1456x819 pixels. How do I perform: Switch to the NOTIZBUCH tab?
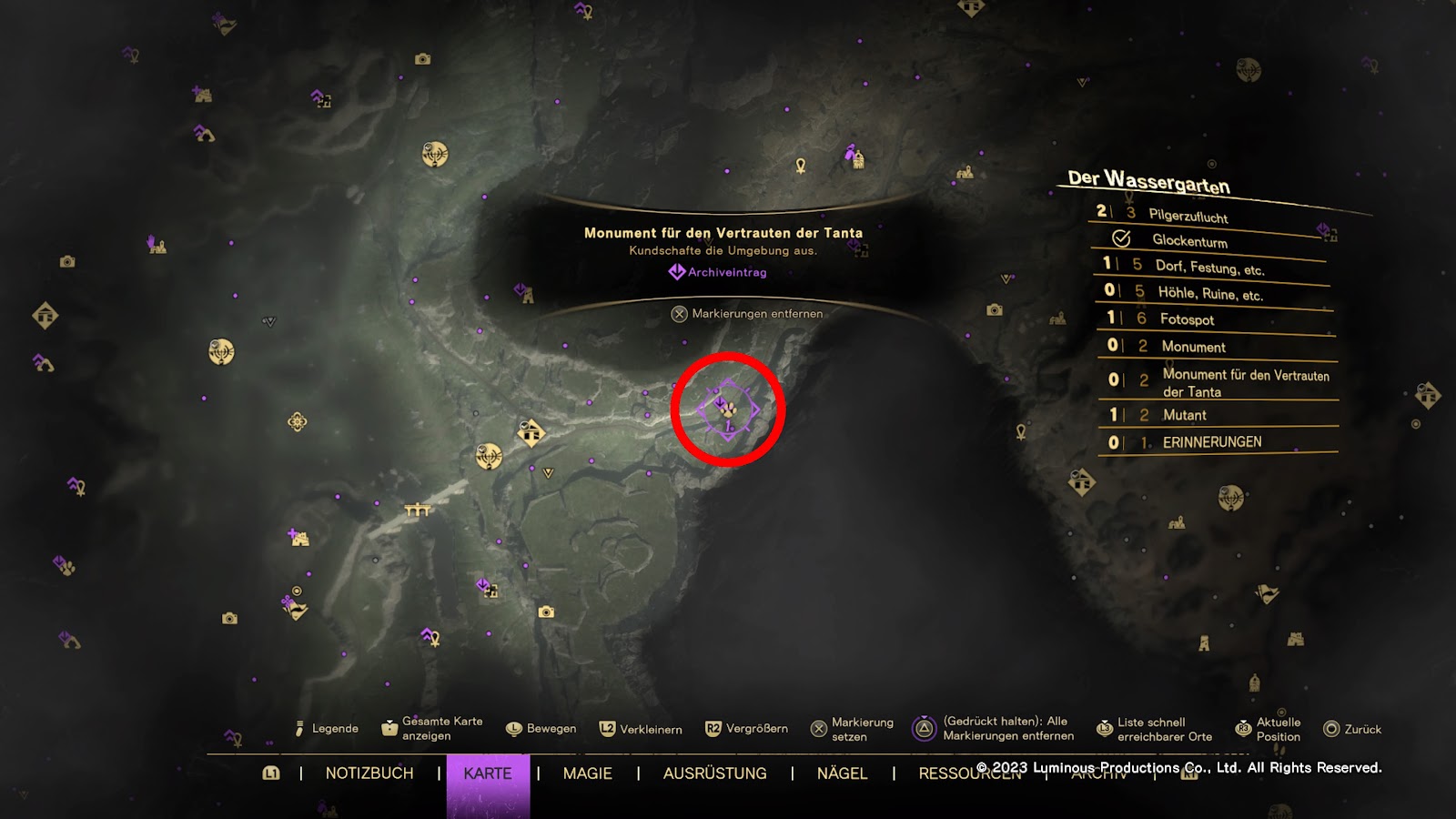pos(369,773)
